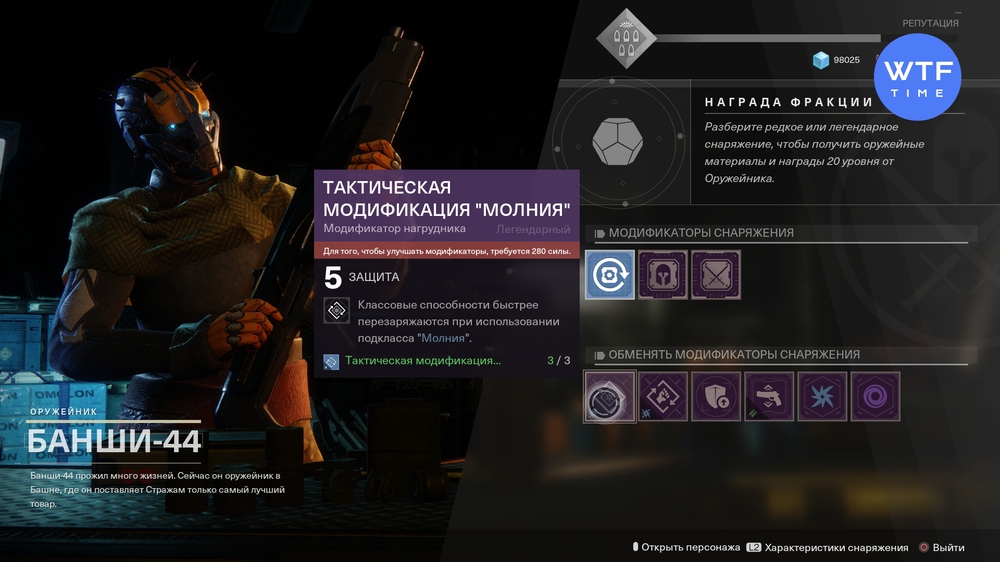Choose the fist with cycling arrows mod
Screen dimensions: 1000x562
[x=663, y=397]
